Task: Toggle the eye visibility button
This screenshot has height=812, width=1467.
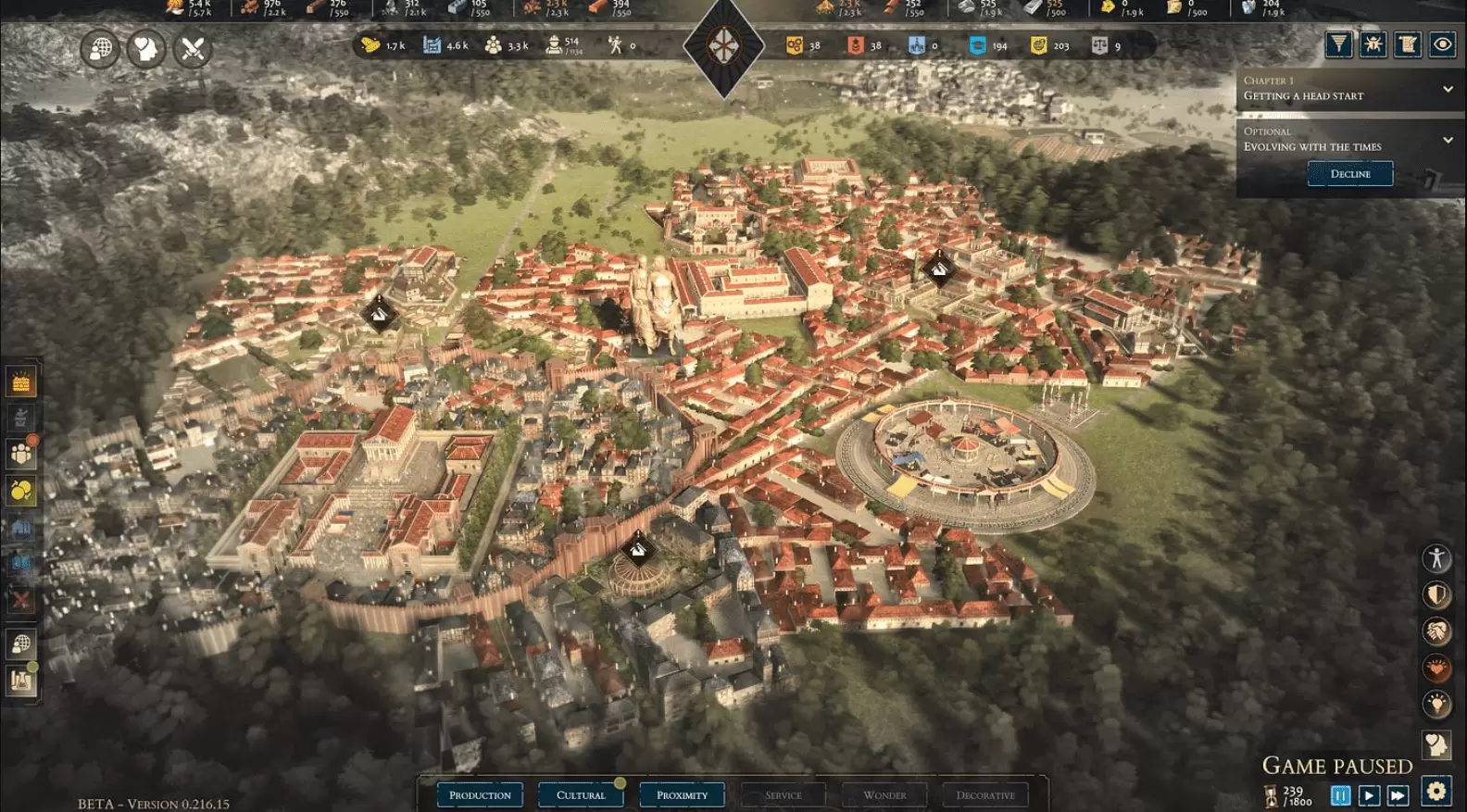Action: click(x=1442, y=44)
